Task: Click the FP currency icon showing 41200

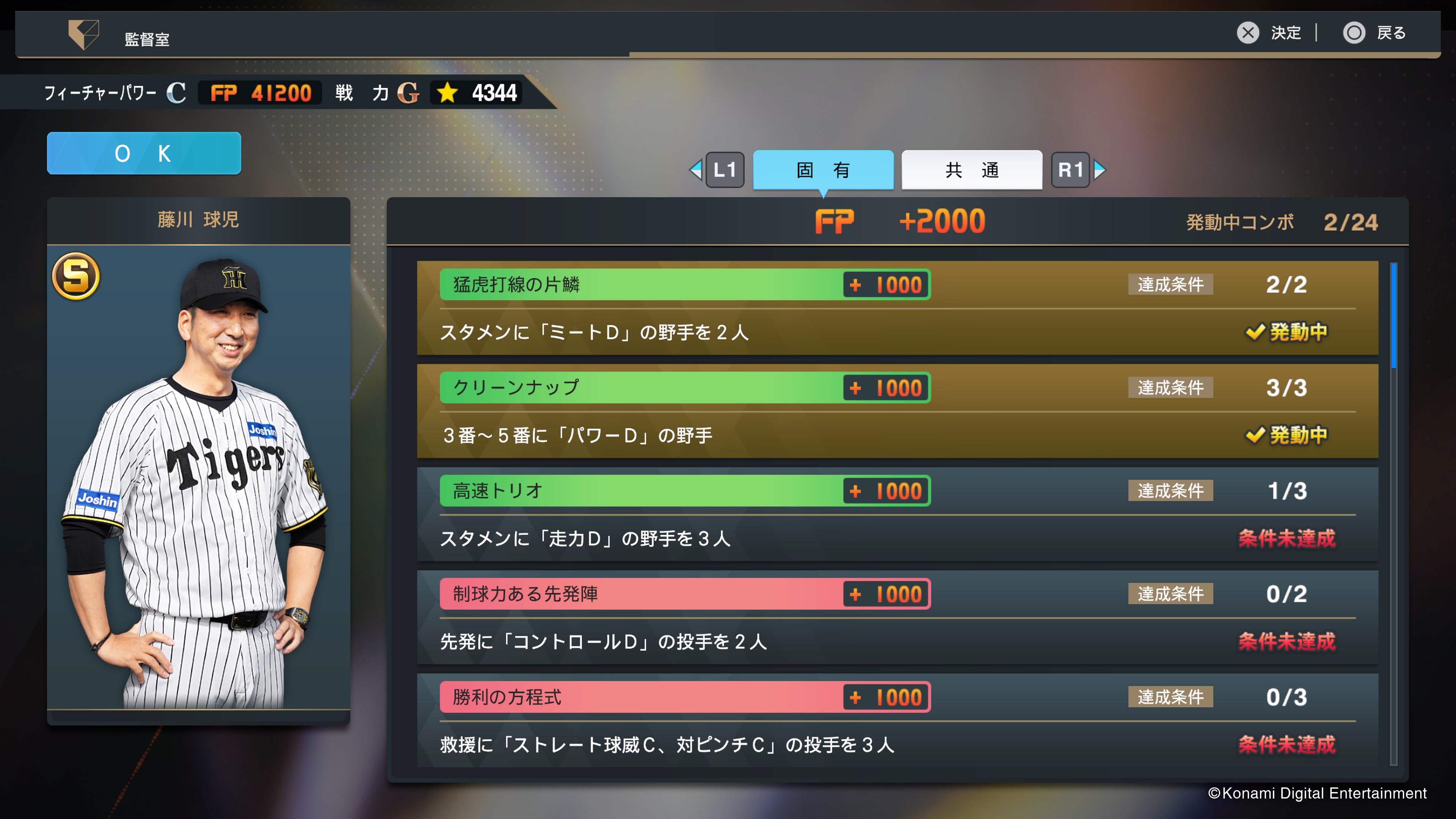Action: 225,93
